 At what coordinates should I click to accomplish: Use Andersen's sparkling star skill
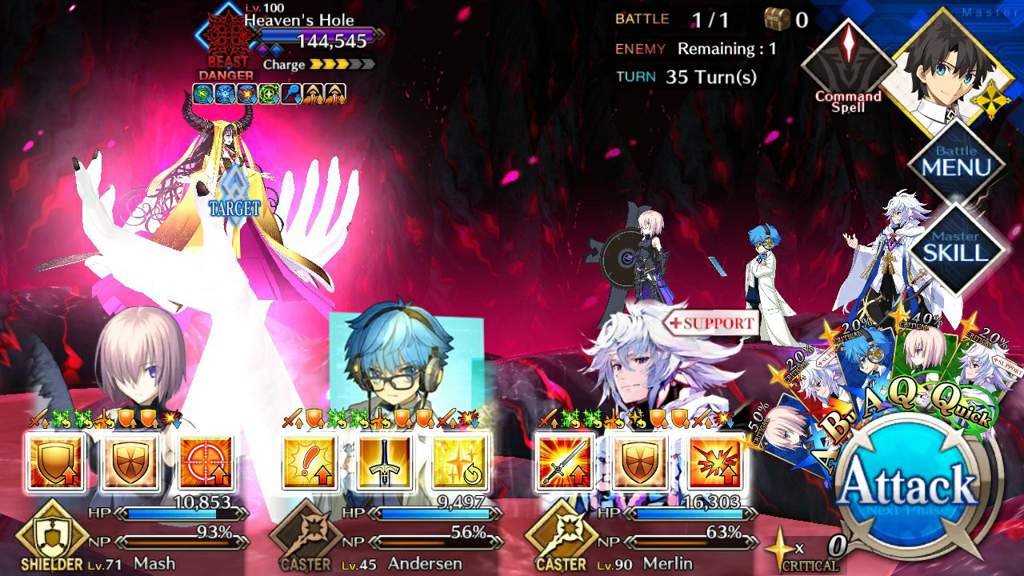coord(460,462)
